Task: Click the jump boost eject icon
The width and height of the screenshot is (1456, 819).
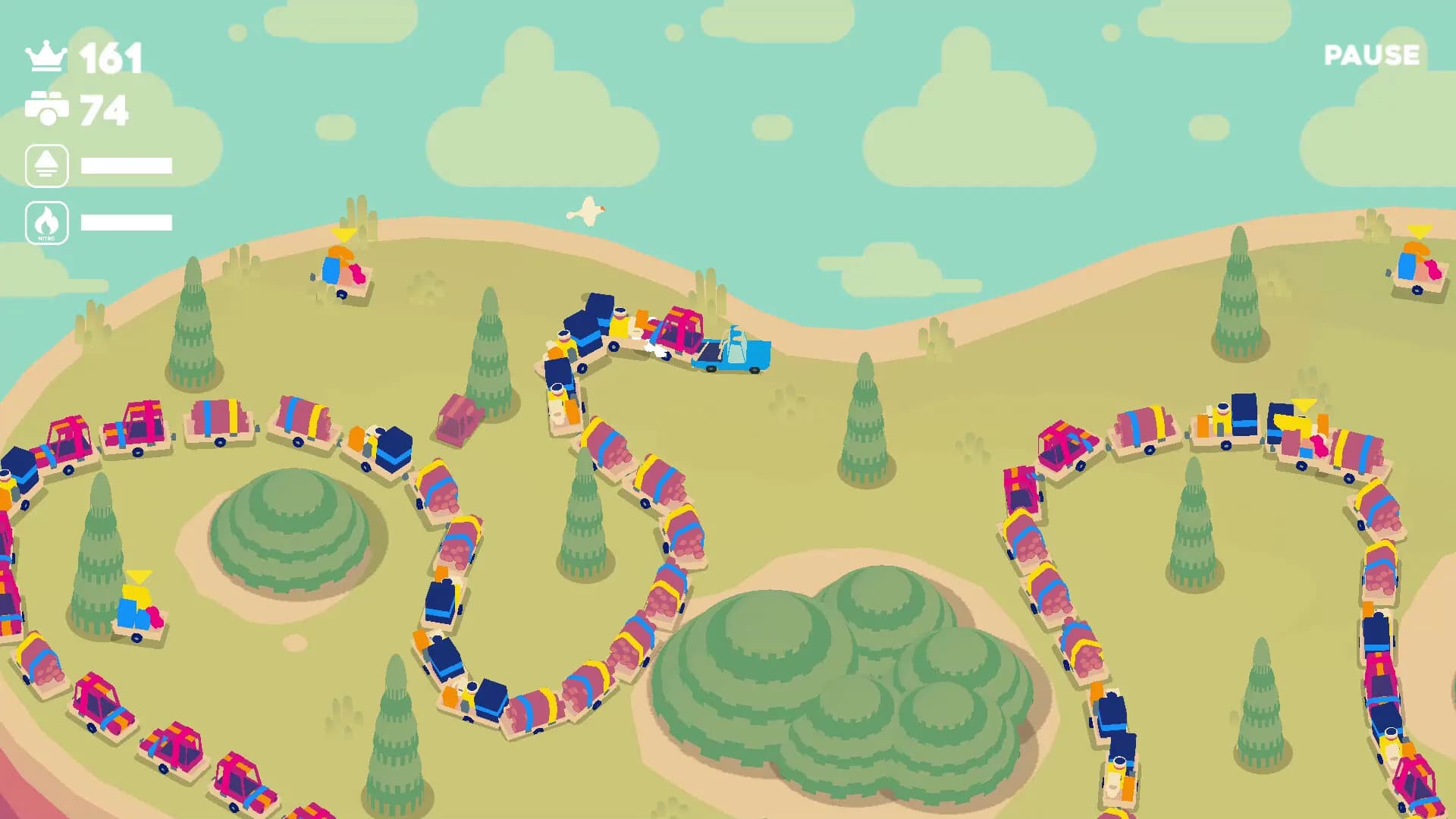Action: pyautogui.click(x=47, y=164)
